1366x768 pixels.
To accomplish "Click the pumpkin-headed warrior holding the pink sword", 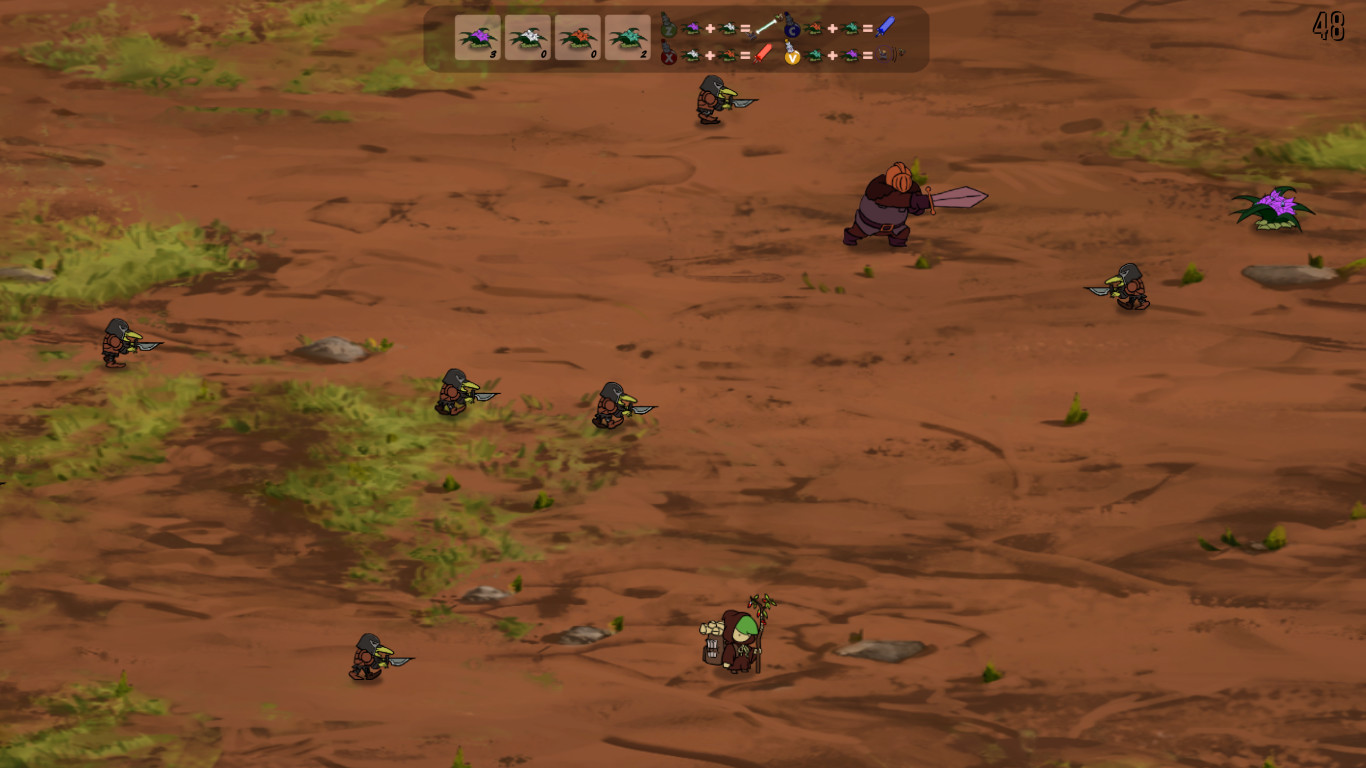I will (x=885, y=205).
